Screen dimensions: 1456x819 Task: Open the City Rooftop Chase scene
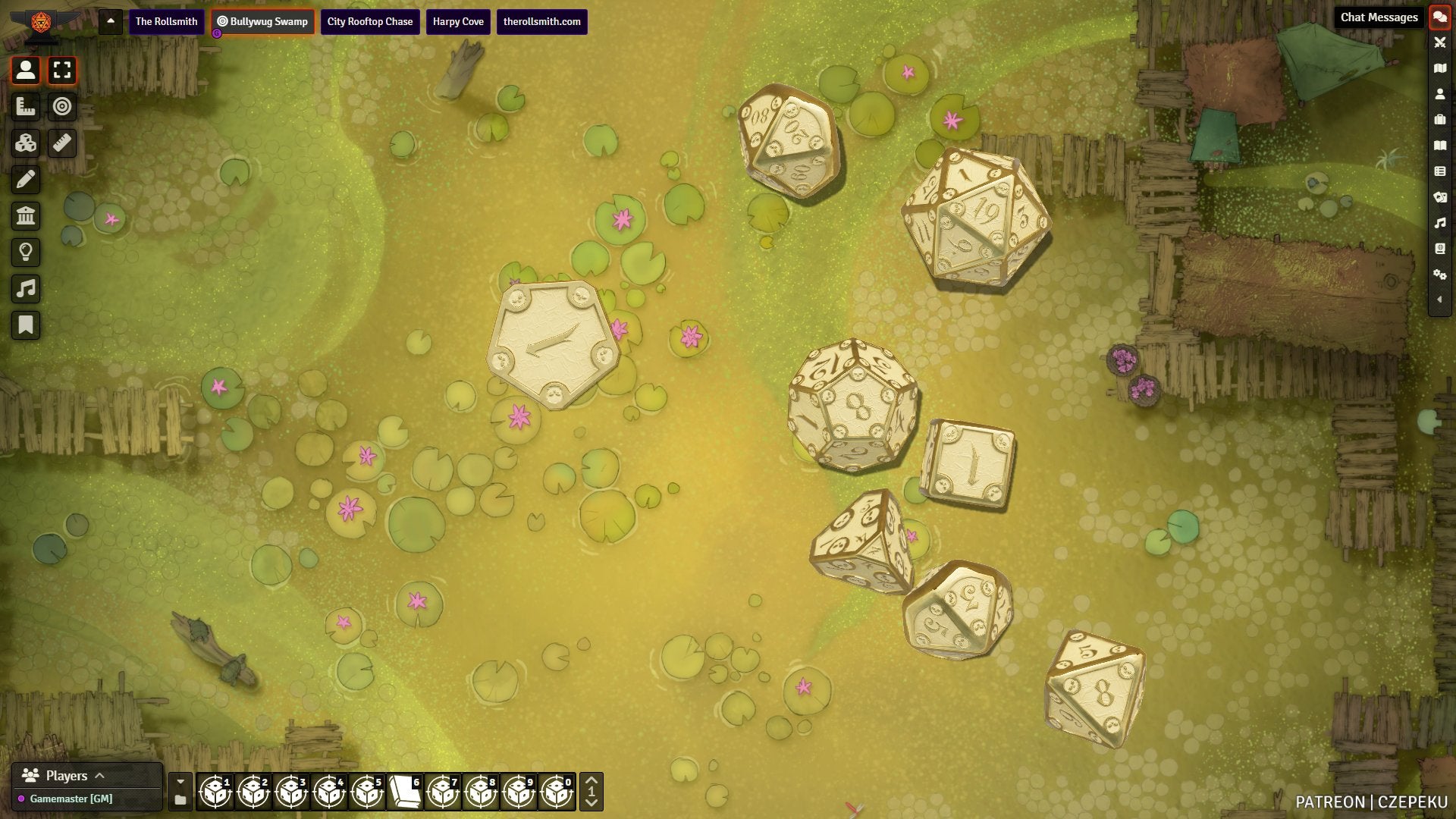point(369,22)
